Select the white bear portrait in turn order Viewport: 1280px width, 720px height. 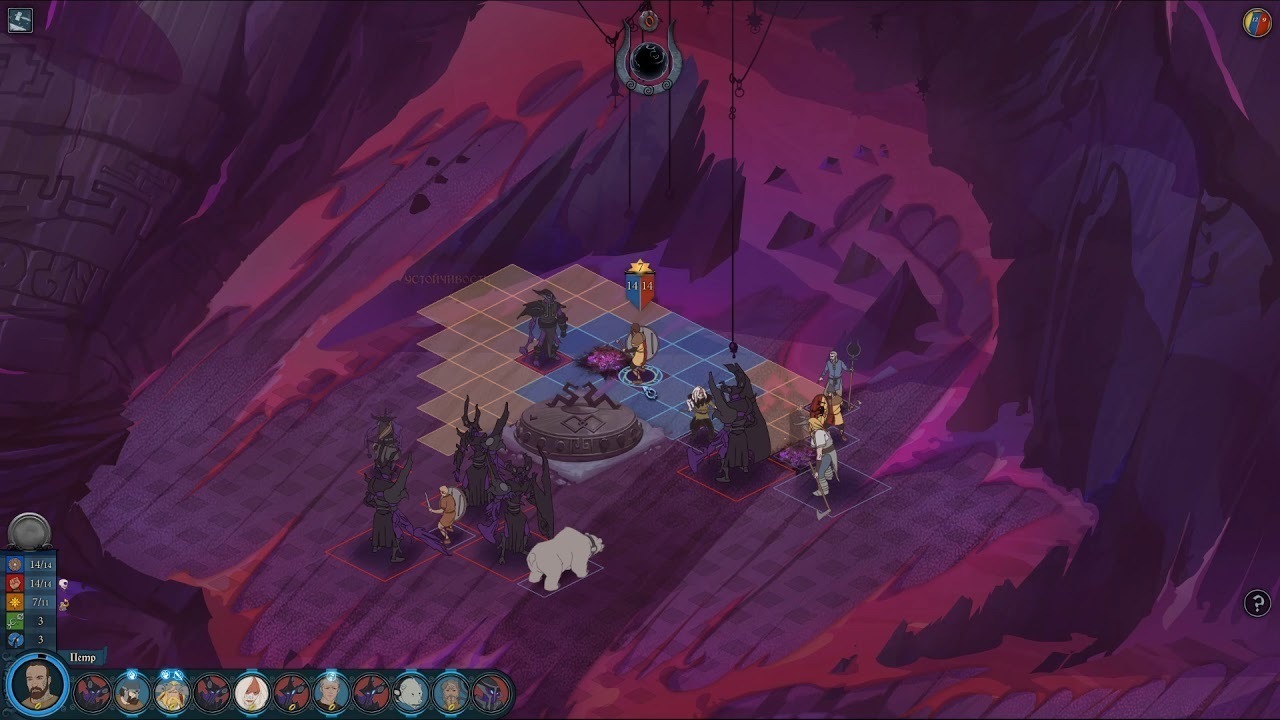411,692
